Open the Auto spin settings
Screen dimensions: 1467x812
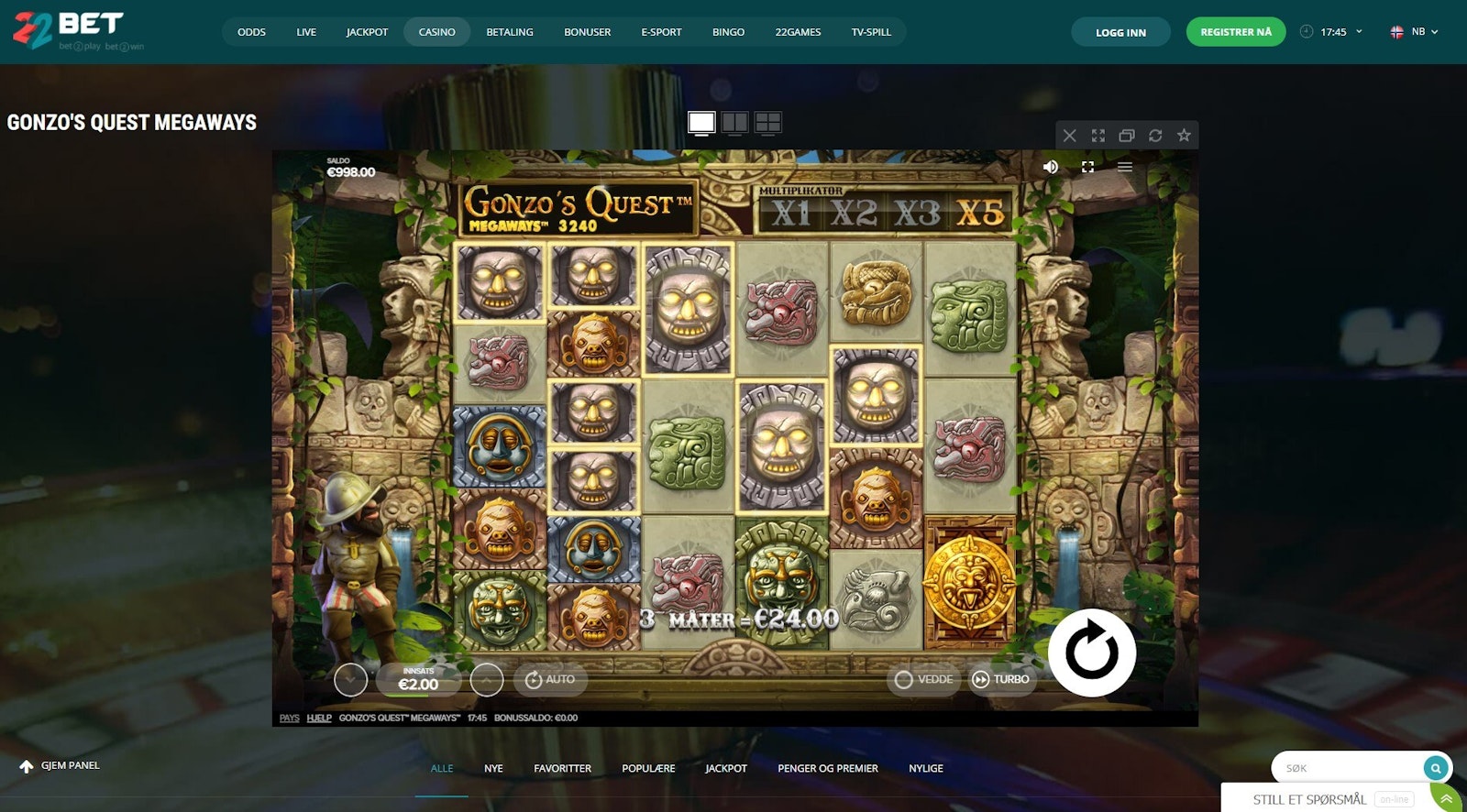point(549,679)
